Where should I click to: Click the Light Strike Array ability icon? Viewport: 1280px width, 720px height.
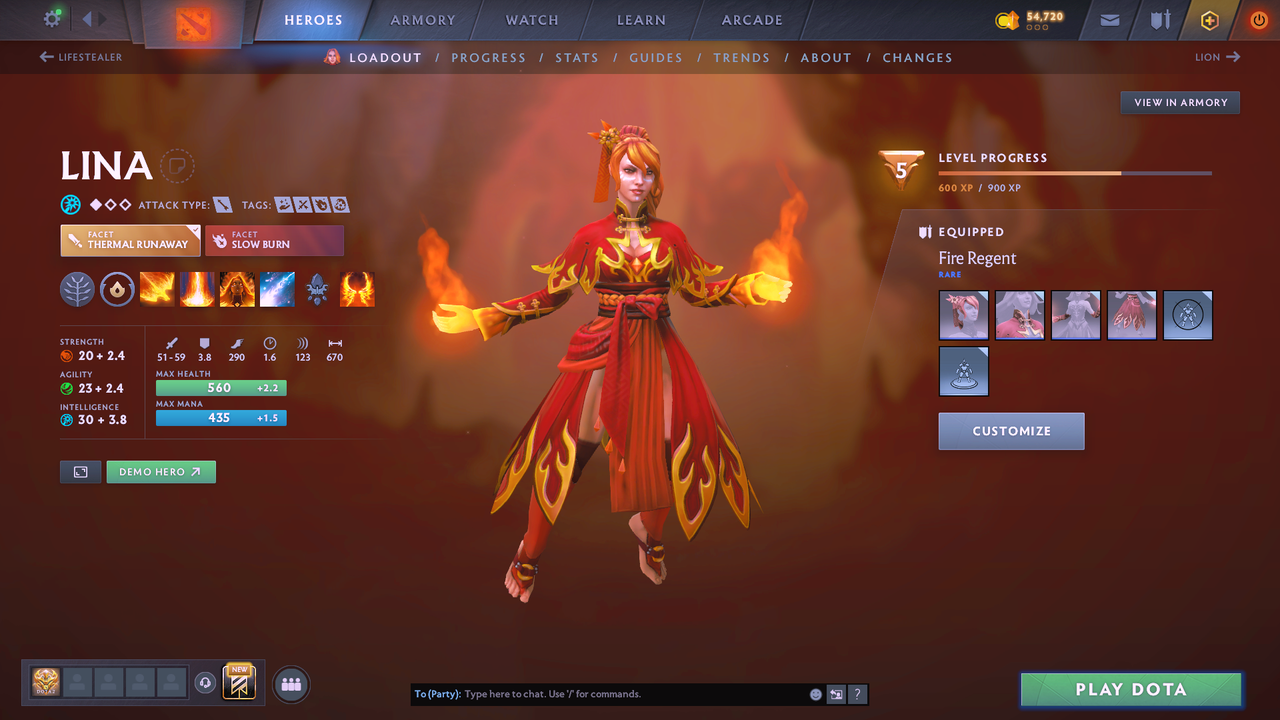tap(197, 289)
